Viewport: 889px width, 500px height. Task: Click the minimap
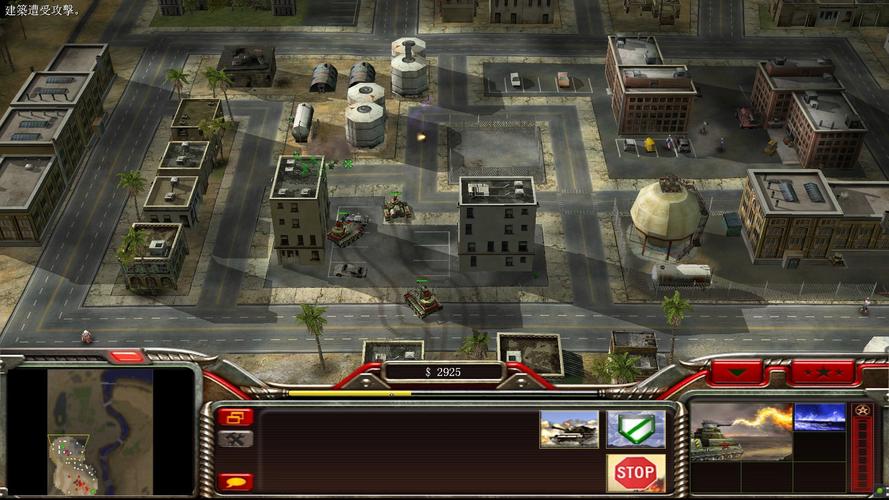(100, 432)
